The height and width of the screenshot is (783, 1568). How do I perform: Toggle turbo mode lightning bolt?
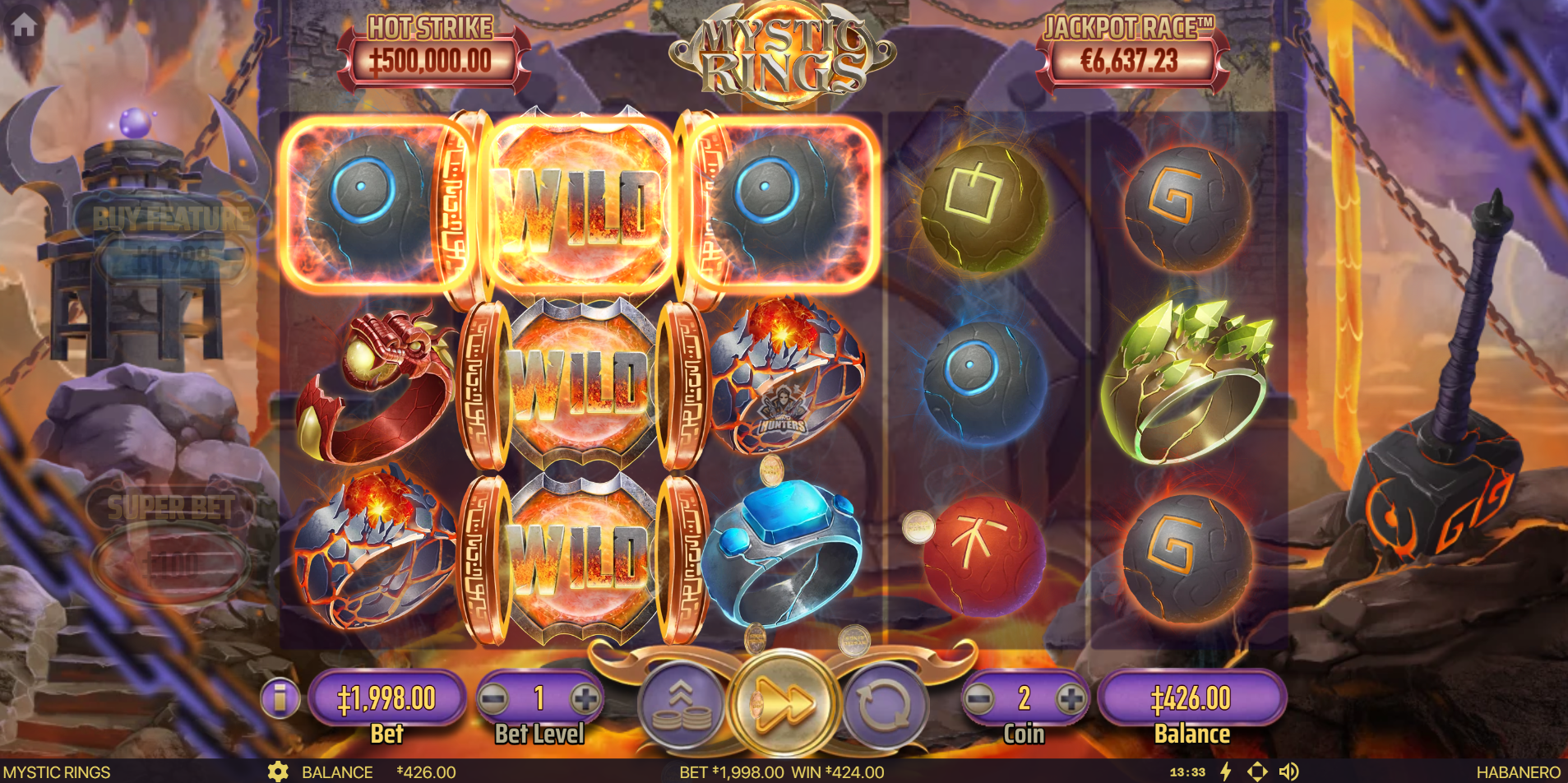click(1226, 771)
